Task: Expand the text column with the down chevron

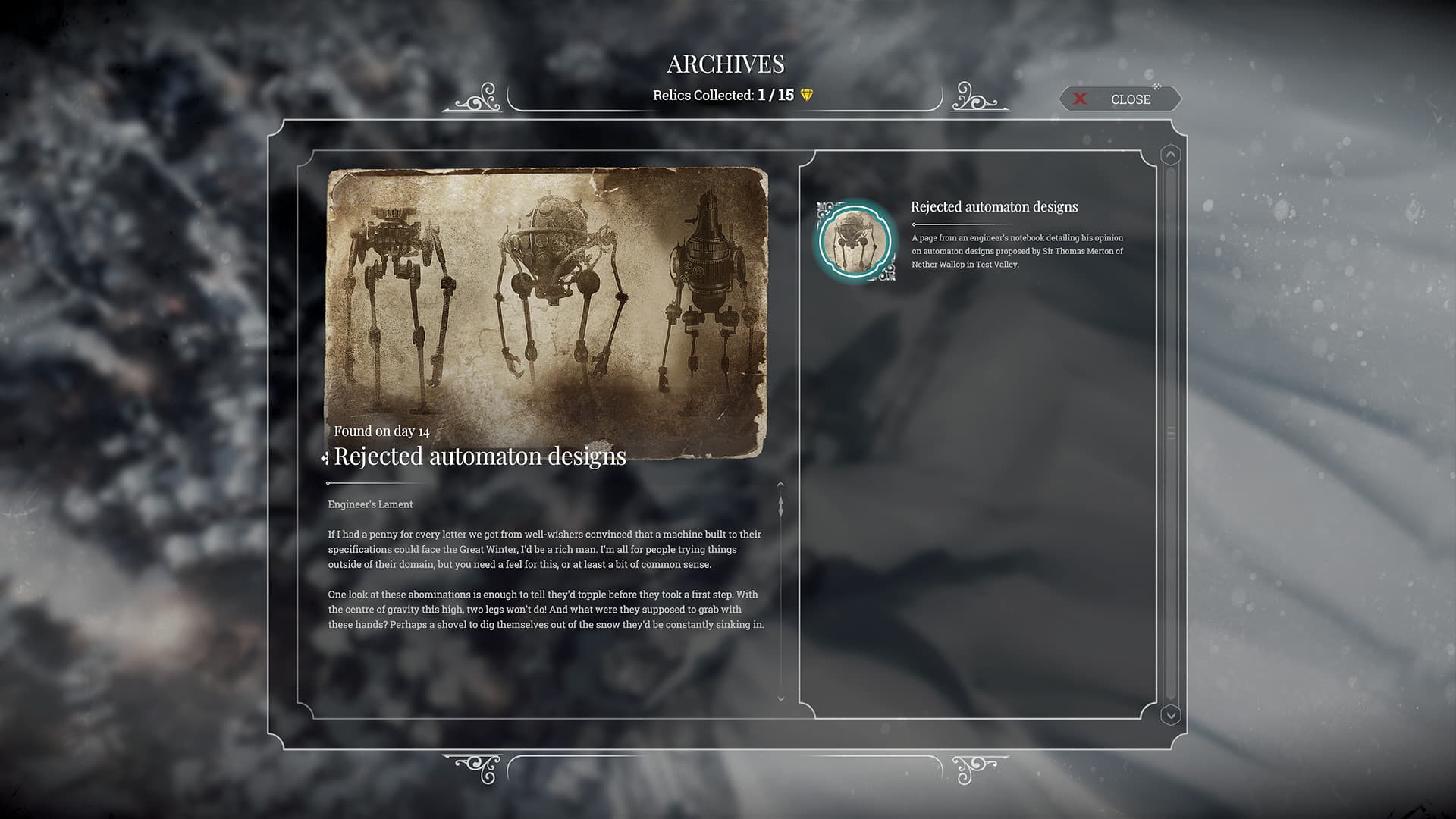Action: click(781, 698)
